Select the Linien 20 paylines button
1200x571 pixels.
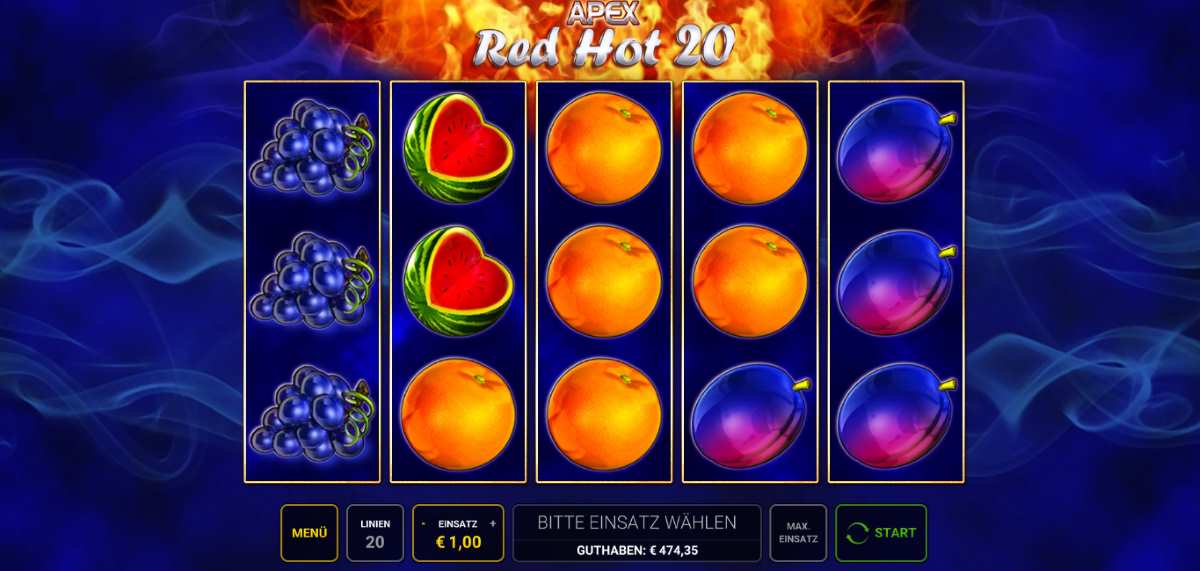pyautogui.click(x=375, y=533)
